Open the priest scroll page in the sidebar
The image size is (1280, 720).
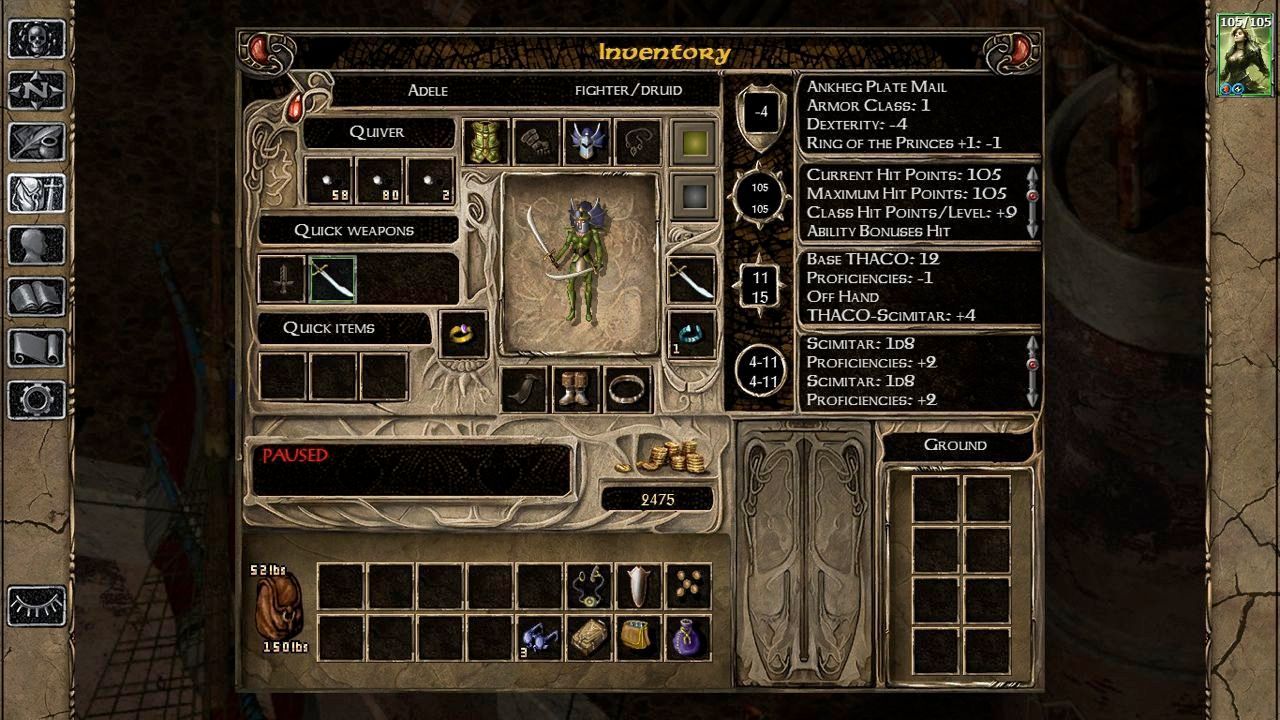[37, 348]
